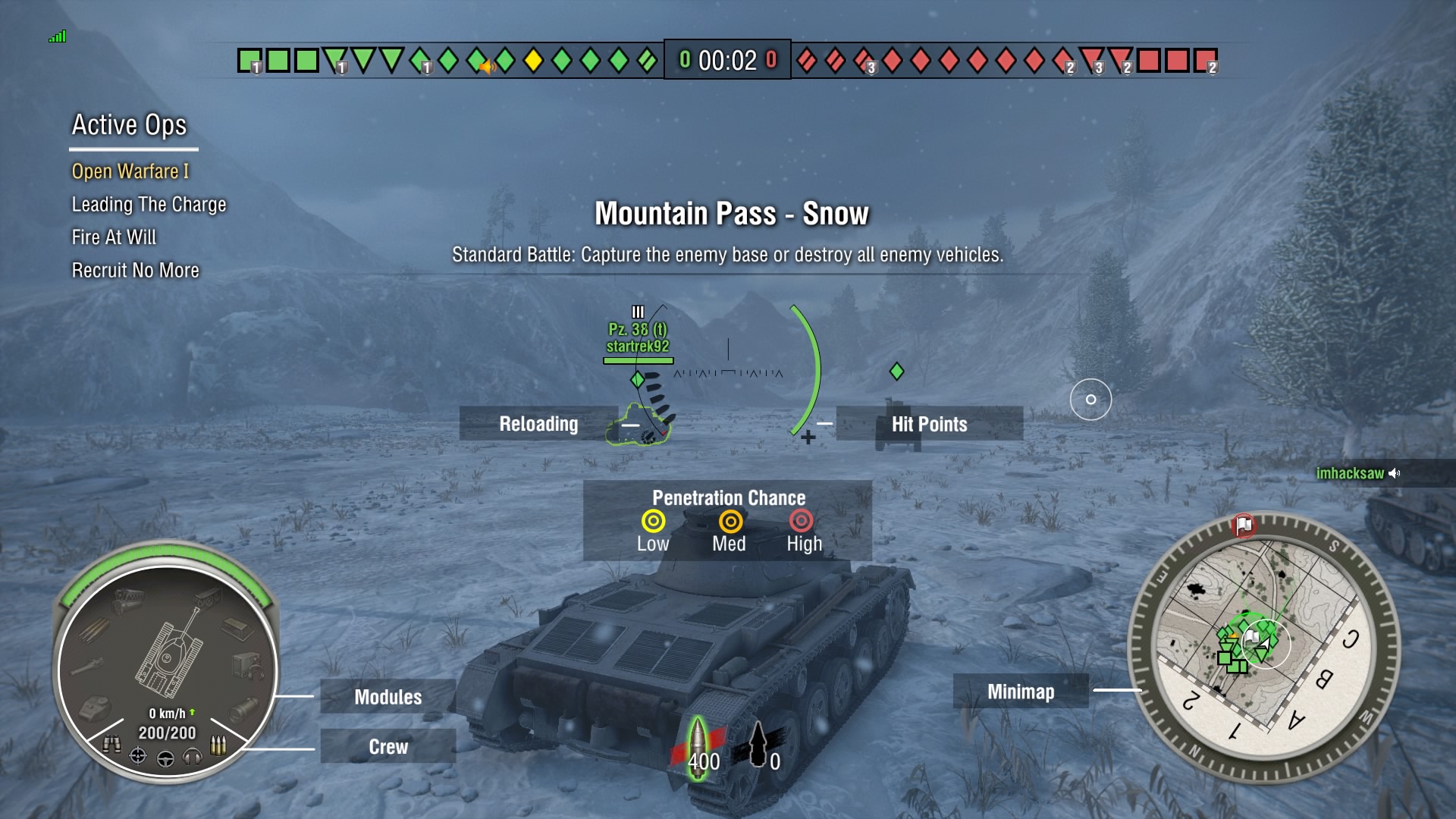Select the Recruit No More operation
The height and width of the screenshot is (819, 1456).
(x=134, y=270)
